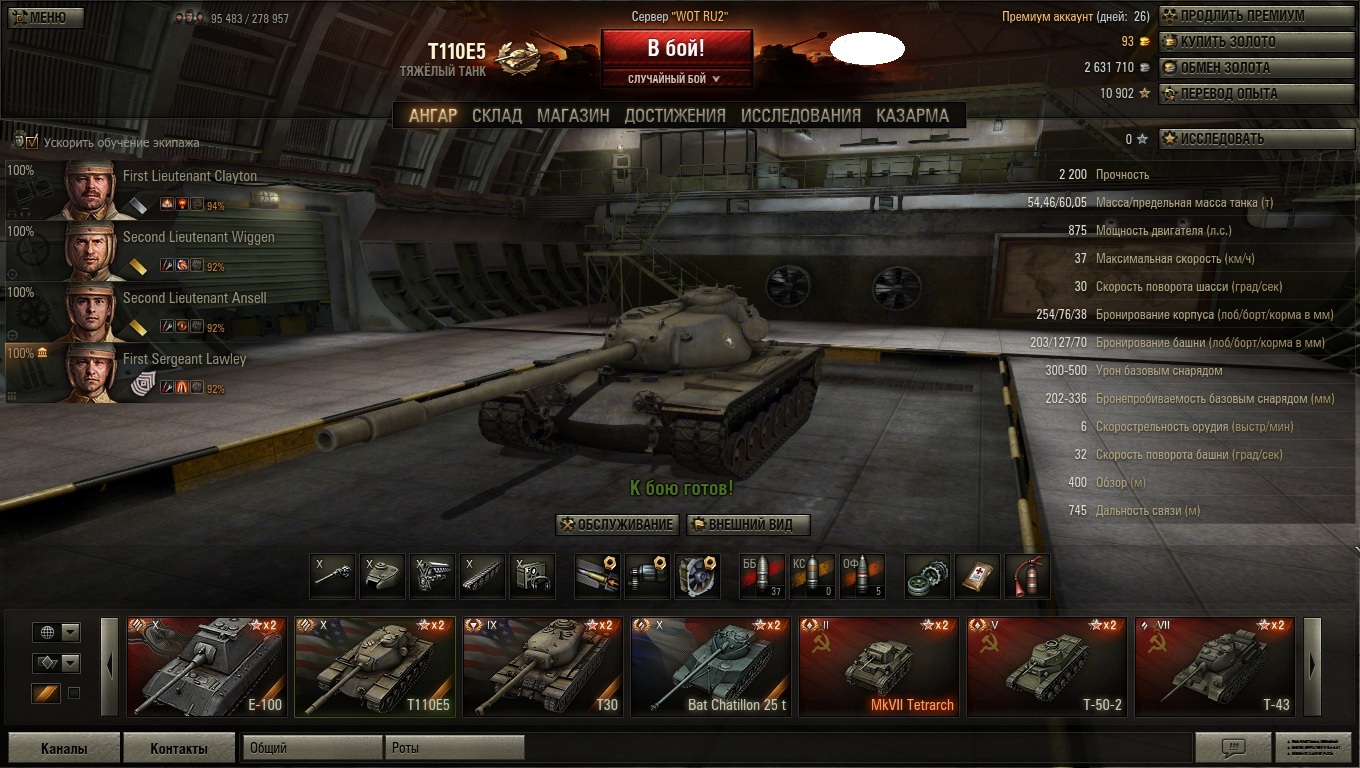Open the Каналы chat channels button
Screen dimensions: 1360x768
(64, 748)
